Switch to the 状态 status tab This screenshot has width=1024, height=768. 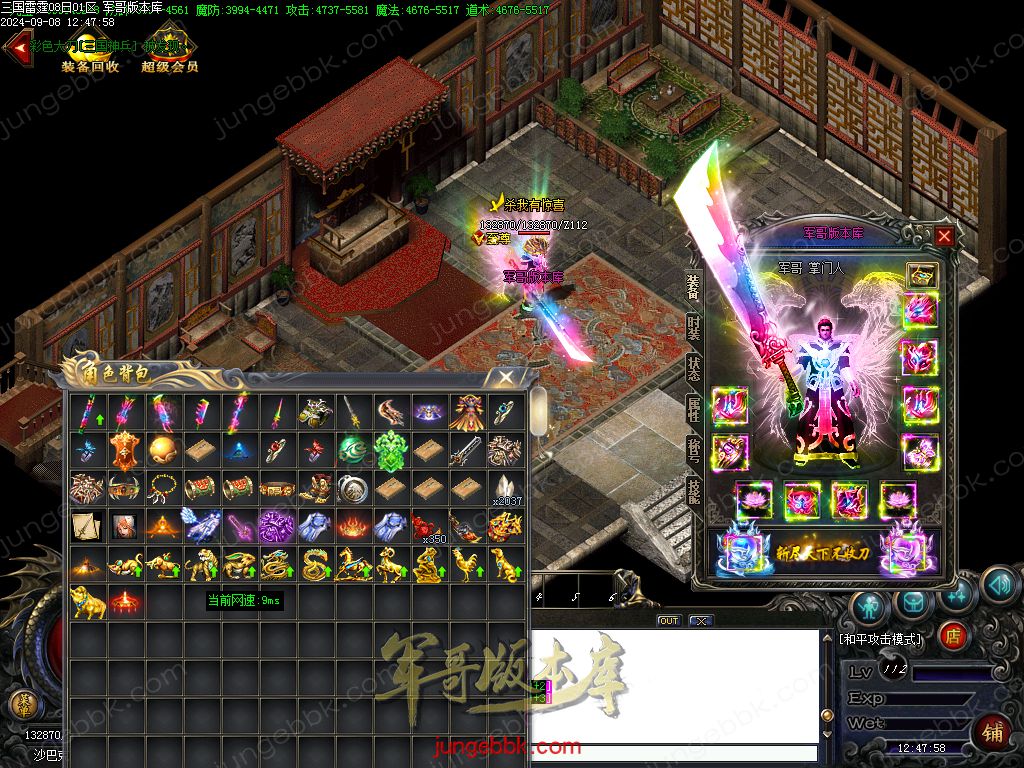coord(693,368)
